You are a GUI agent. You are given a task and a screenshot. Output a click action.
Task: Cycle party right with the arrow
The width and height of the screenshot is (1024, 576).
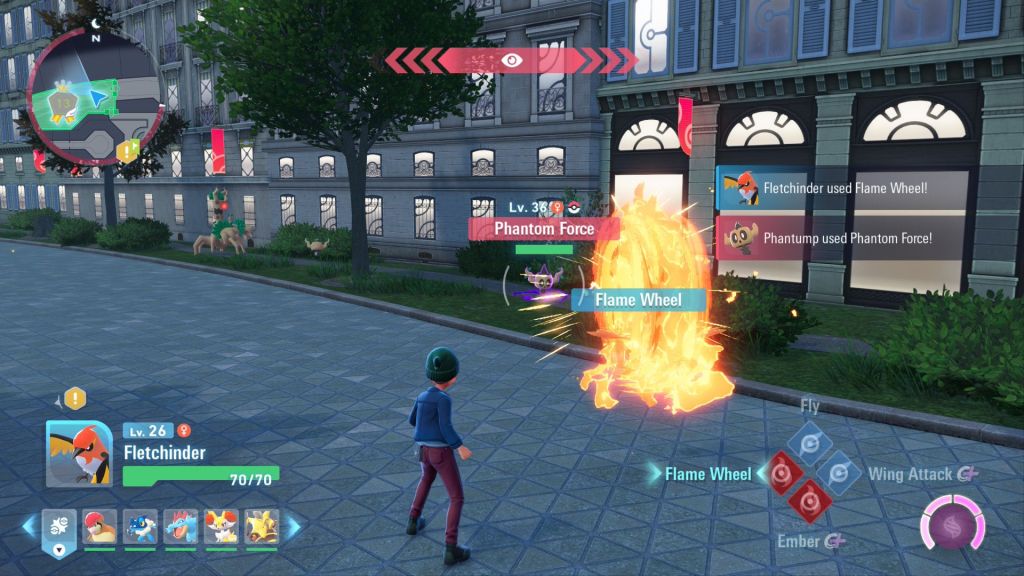click(x=295, y=525)
